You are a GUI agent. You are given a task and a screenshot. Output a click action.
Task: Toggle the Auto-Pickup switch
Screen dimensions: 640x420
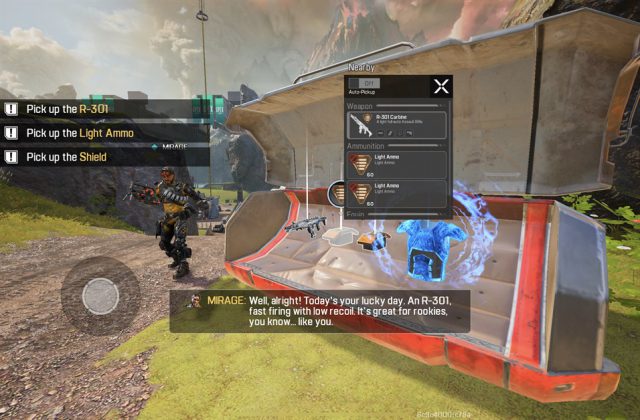pyautogui.click(x=365, y=84)
